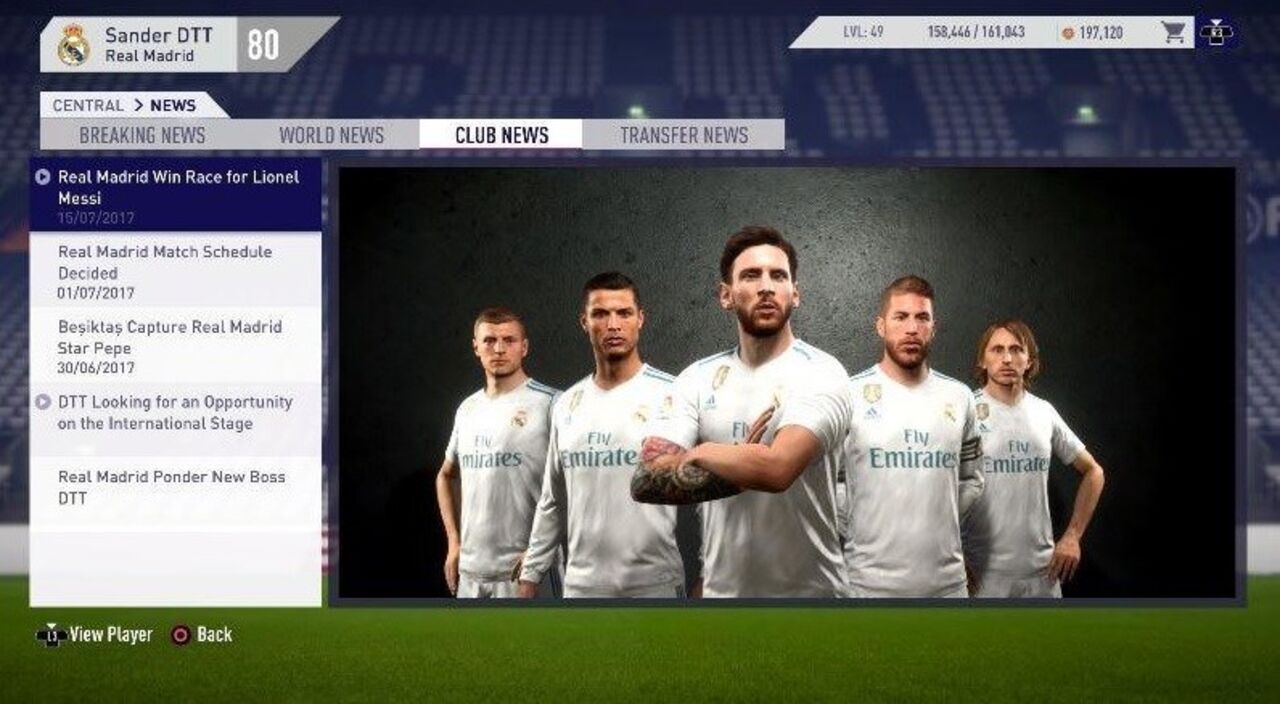Click the Central breadcrumb link

coord(88,105)
